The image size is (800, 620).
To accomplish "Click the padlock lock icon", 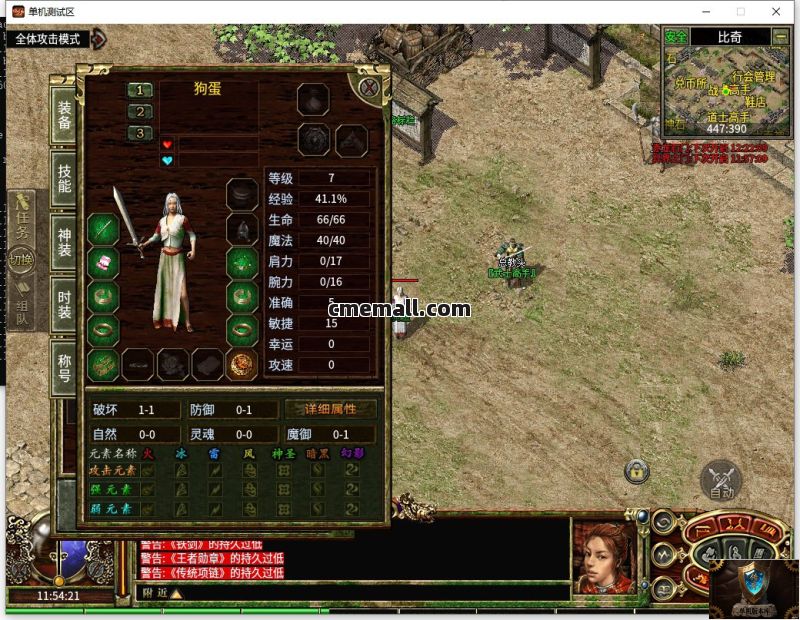I will click(636, 470).
